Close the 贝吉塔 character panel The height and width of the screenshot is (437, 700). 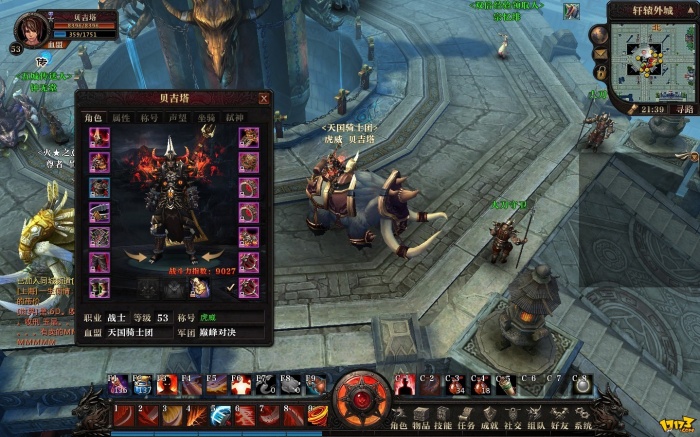[264, 99]
